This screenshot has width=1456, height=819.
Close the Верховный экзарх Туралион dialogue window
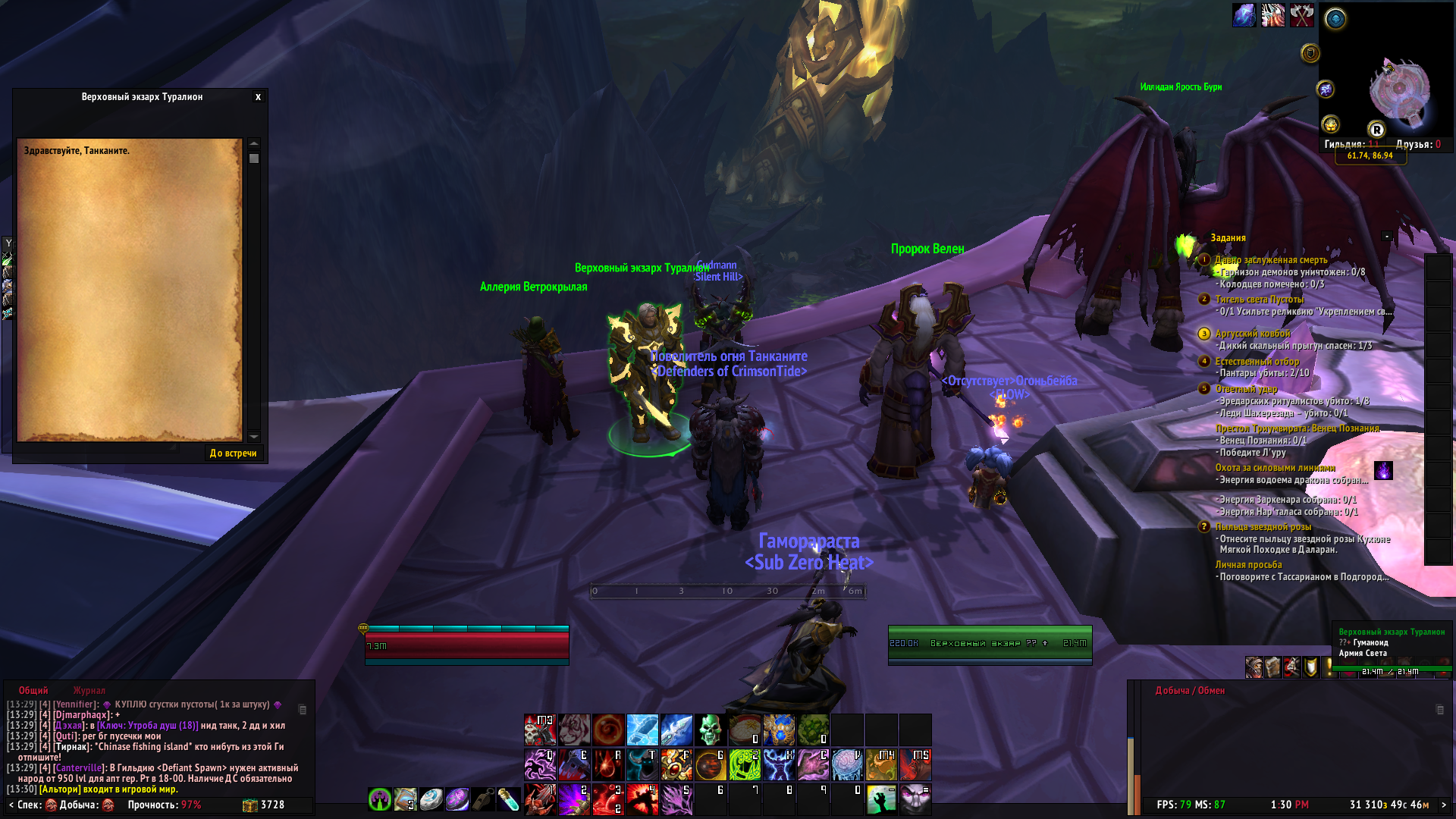(x=258, y=97)
